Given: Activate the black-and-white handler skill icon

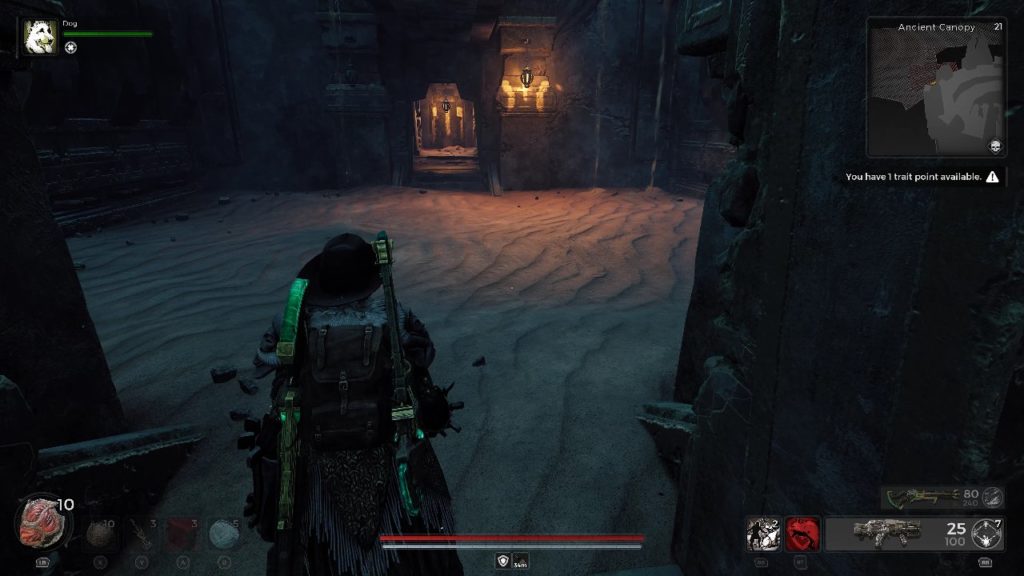Looking at the screenshot, I should tap(763, 534).
